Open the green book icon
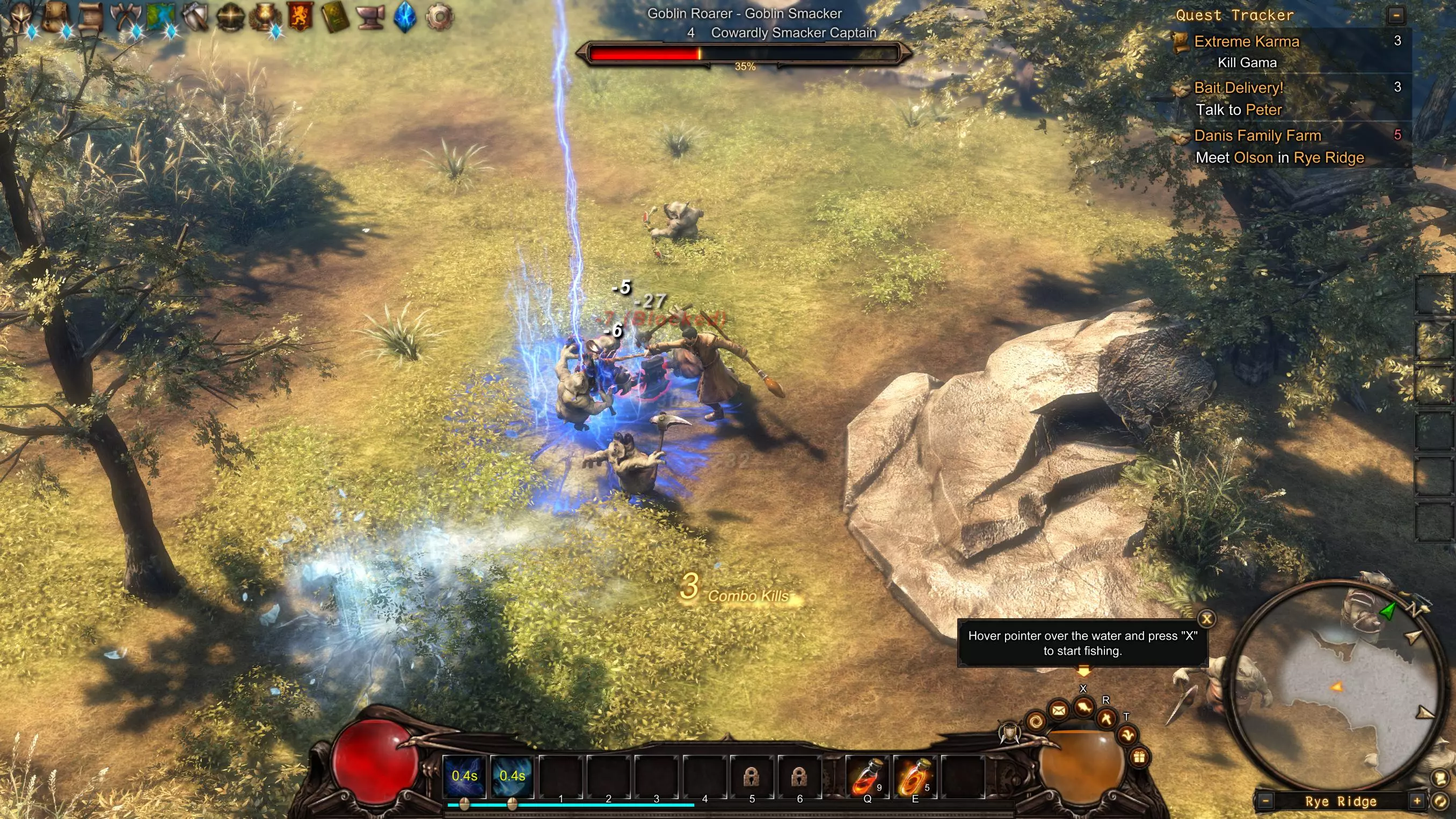Screen dimensions: 1456x819 (x=334, y=17)
